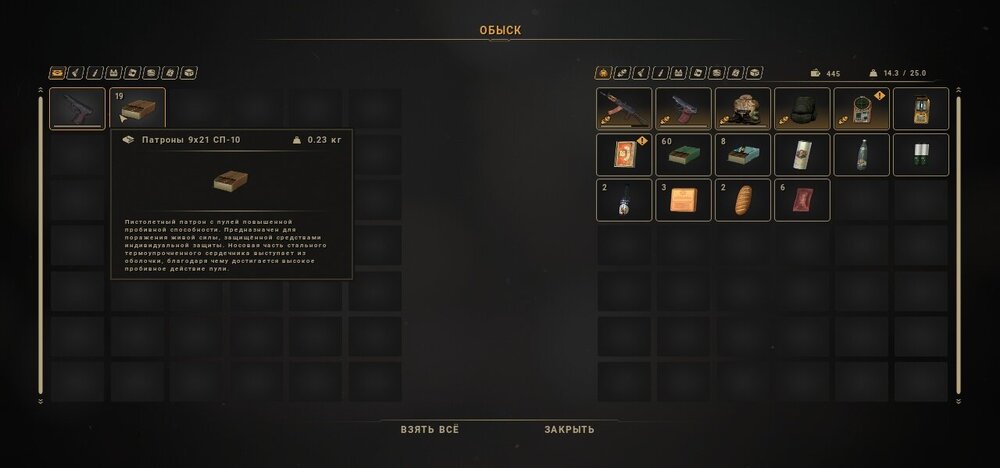
Task: Click the stack of 2 bread loaves
Action: (743, 200)
